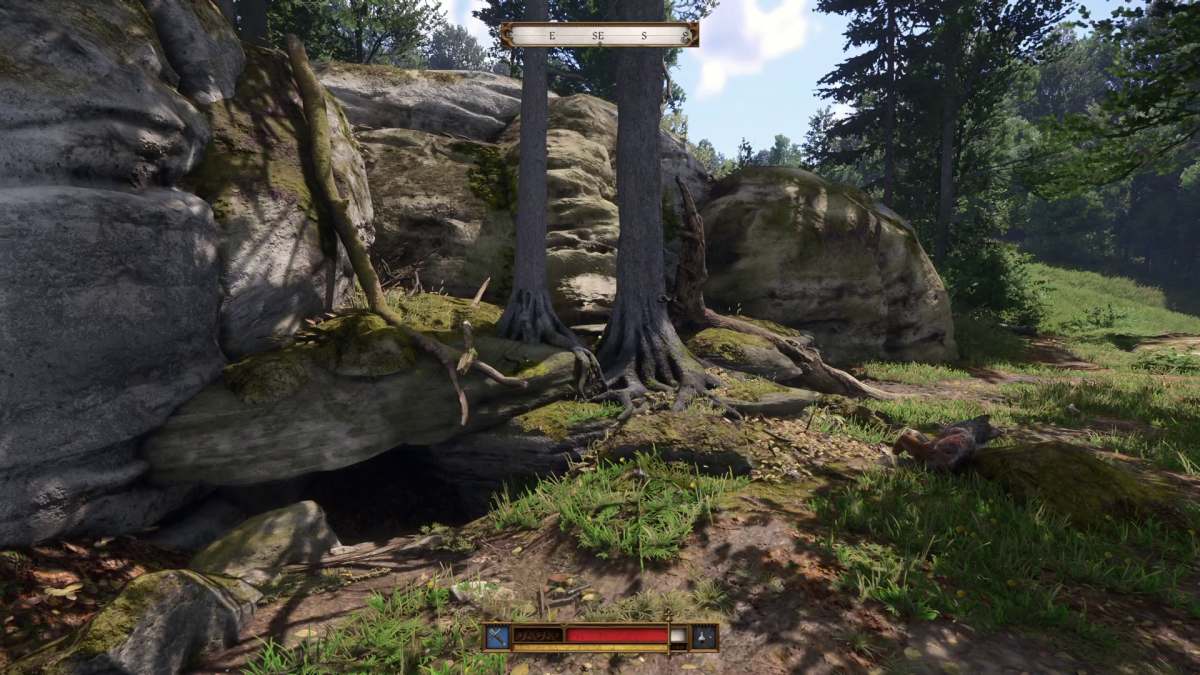Select the dark flask status icon
The image size is (1200, 675).
(x=704, y=636)
